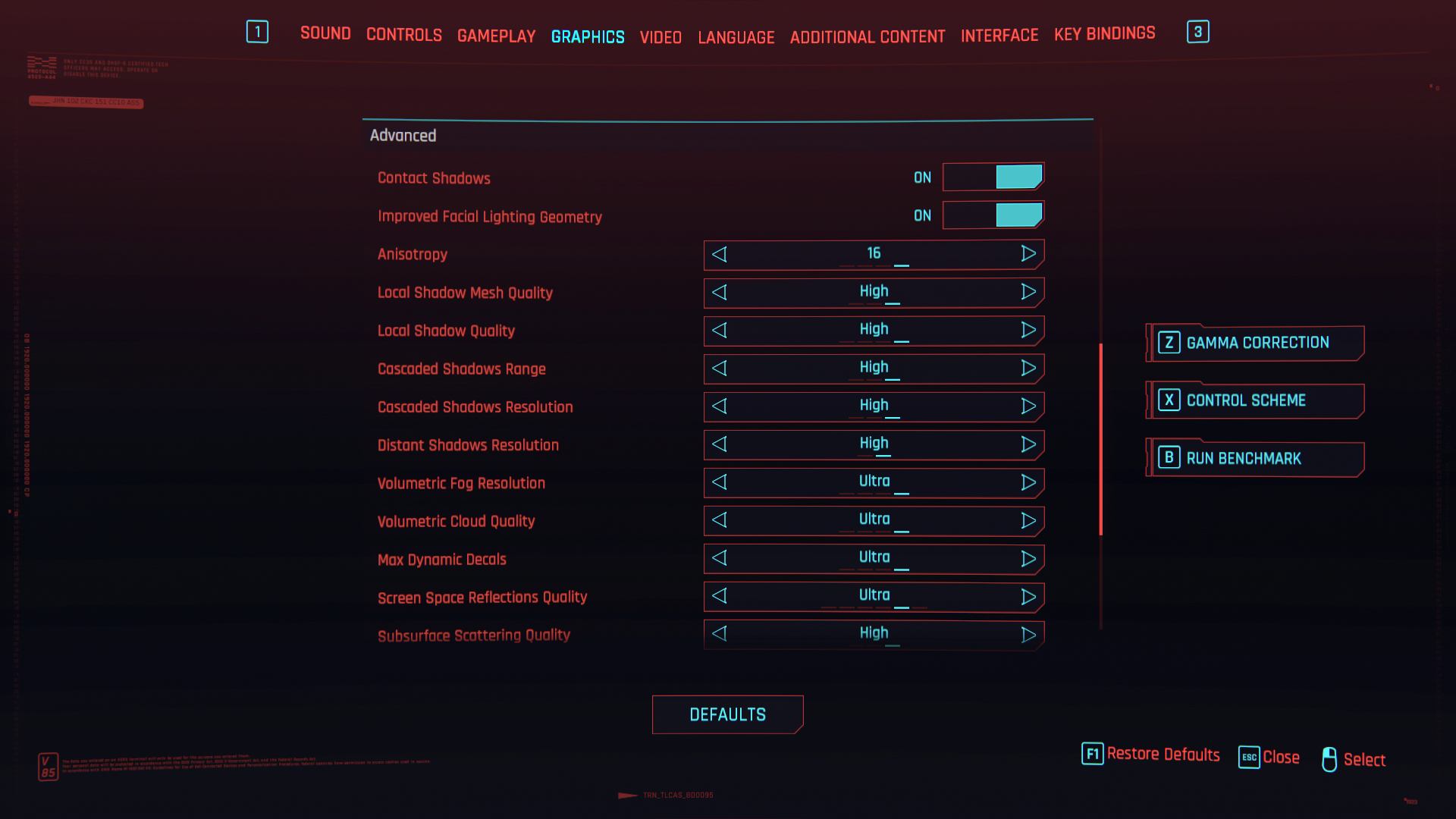Lower Cascaded Shadows Range setting
Screen dimensions: 1456x819
coord(720,369)
